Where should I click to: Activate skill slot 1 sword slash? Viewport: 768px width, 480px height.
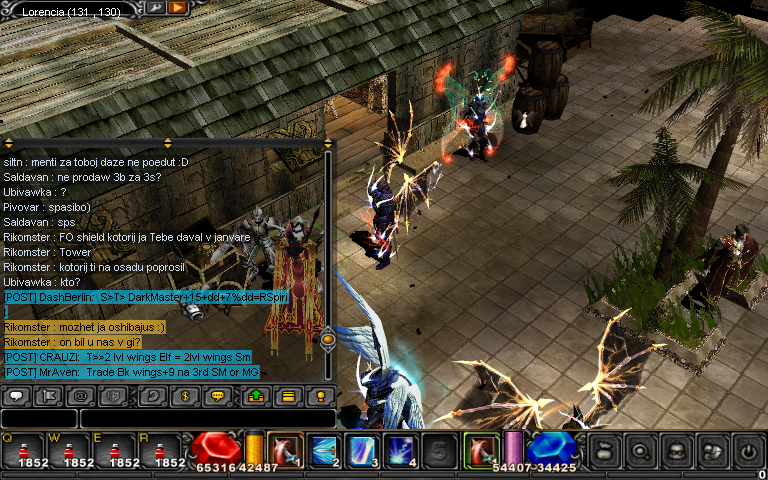click(x=287, y=450)
